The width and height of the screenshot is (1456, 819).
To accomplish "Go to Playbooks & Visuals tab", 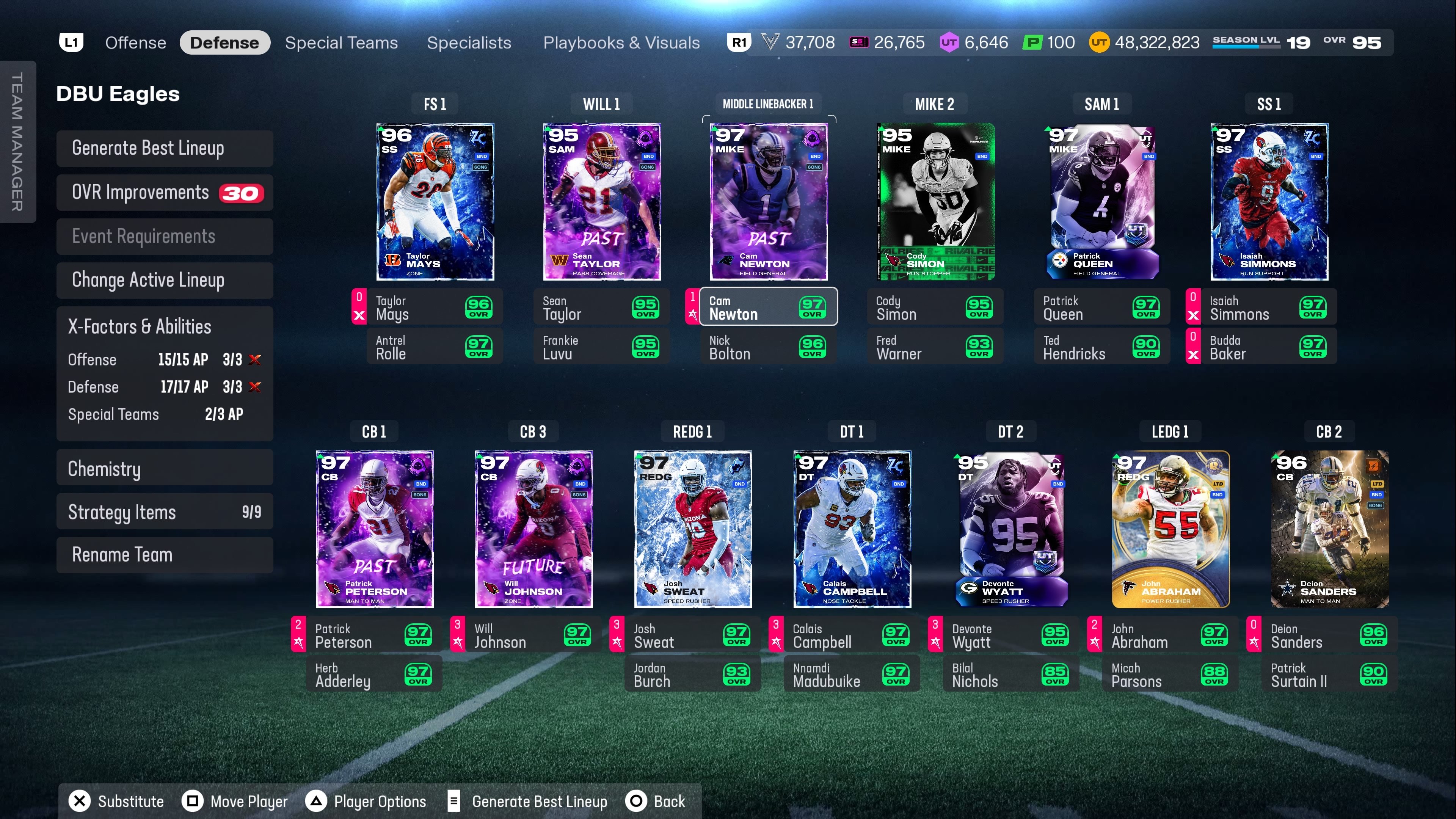I will tap(621, 43).
